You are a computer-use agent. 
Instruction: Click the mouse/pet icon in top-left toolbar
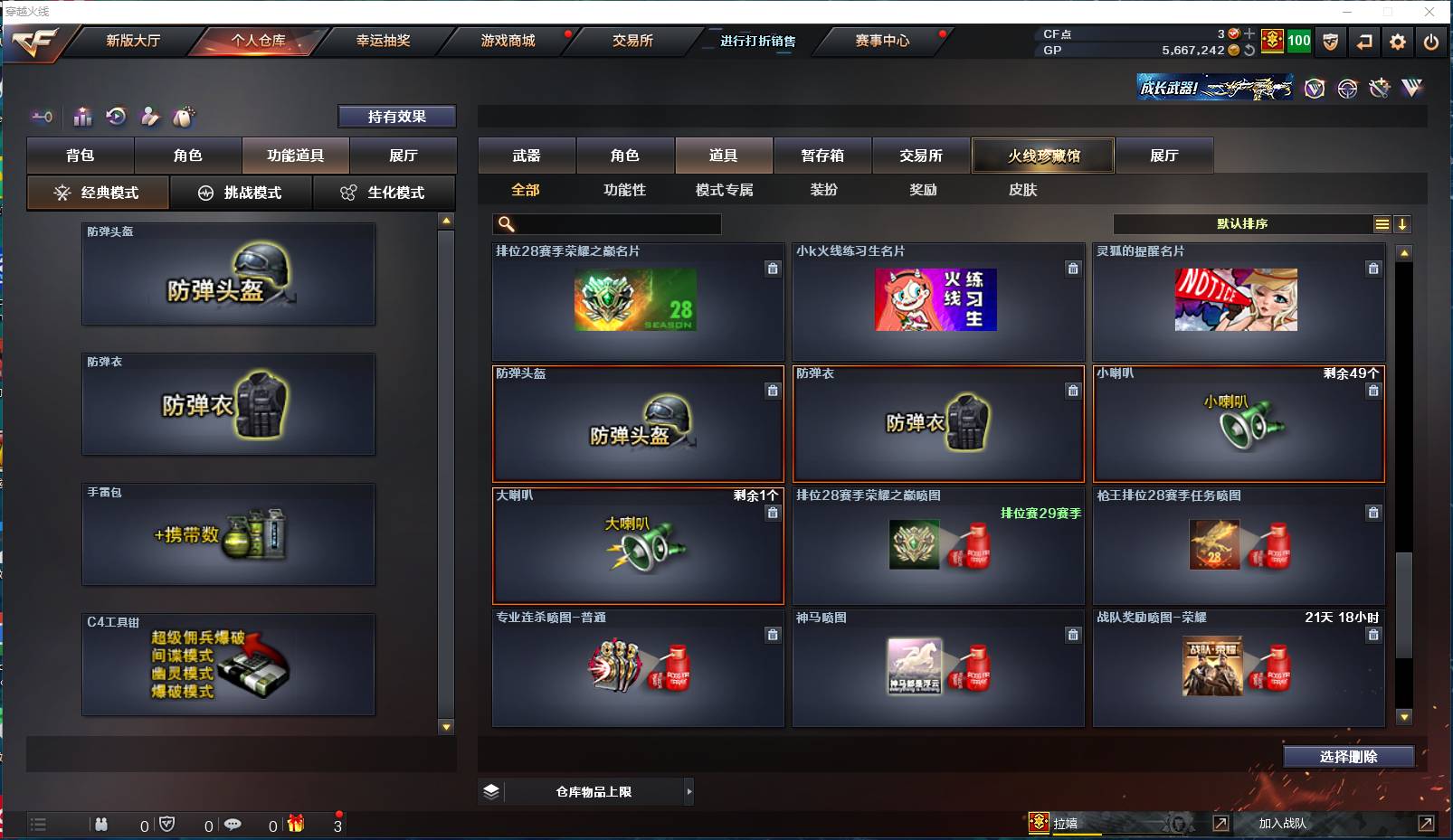point(183,117)
